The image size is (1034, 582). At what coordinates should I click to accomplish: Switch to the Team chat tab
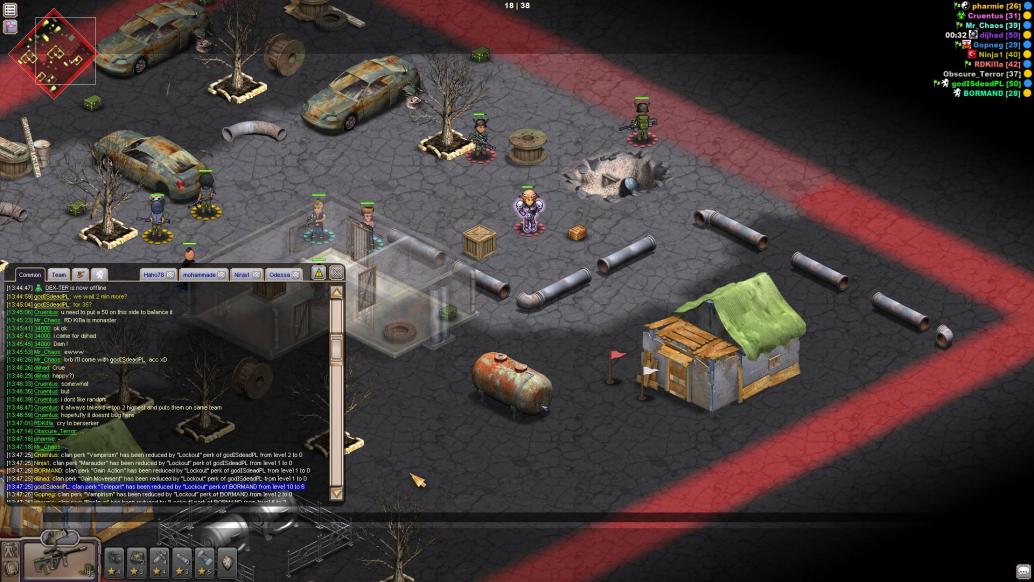coord(58,274)
